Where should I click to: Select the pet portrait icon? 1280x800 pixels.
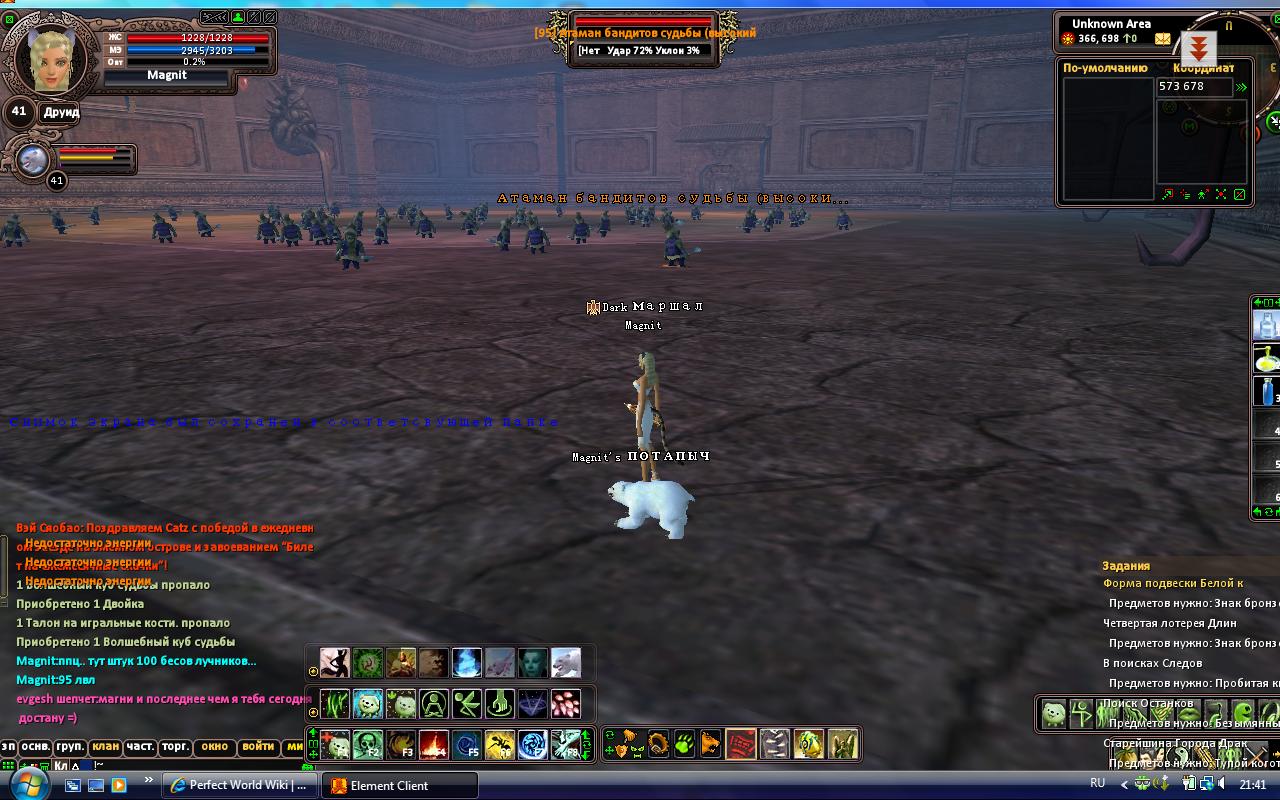33,160
